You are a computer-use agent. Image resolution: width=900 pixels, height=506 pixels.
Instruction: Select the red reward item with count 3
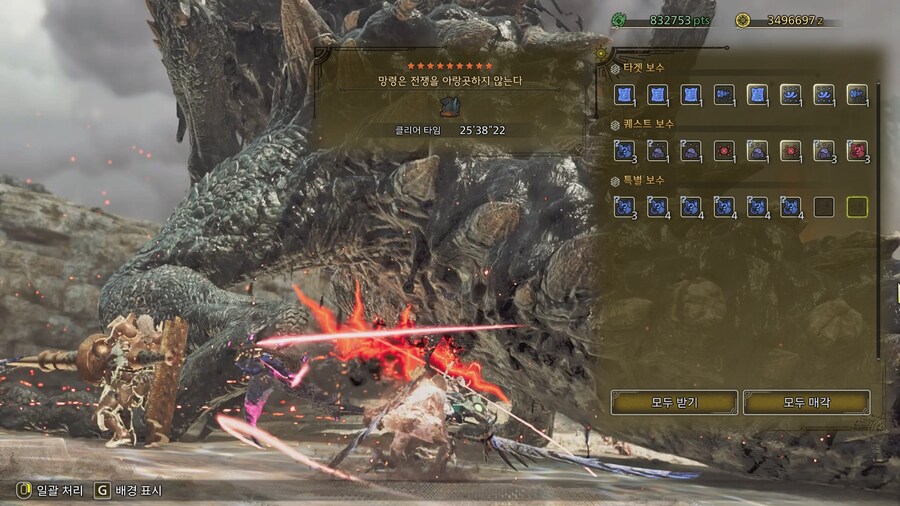(857, 151)
